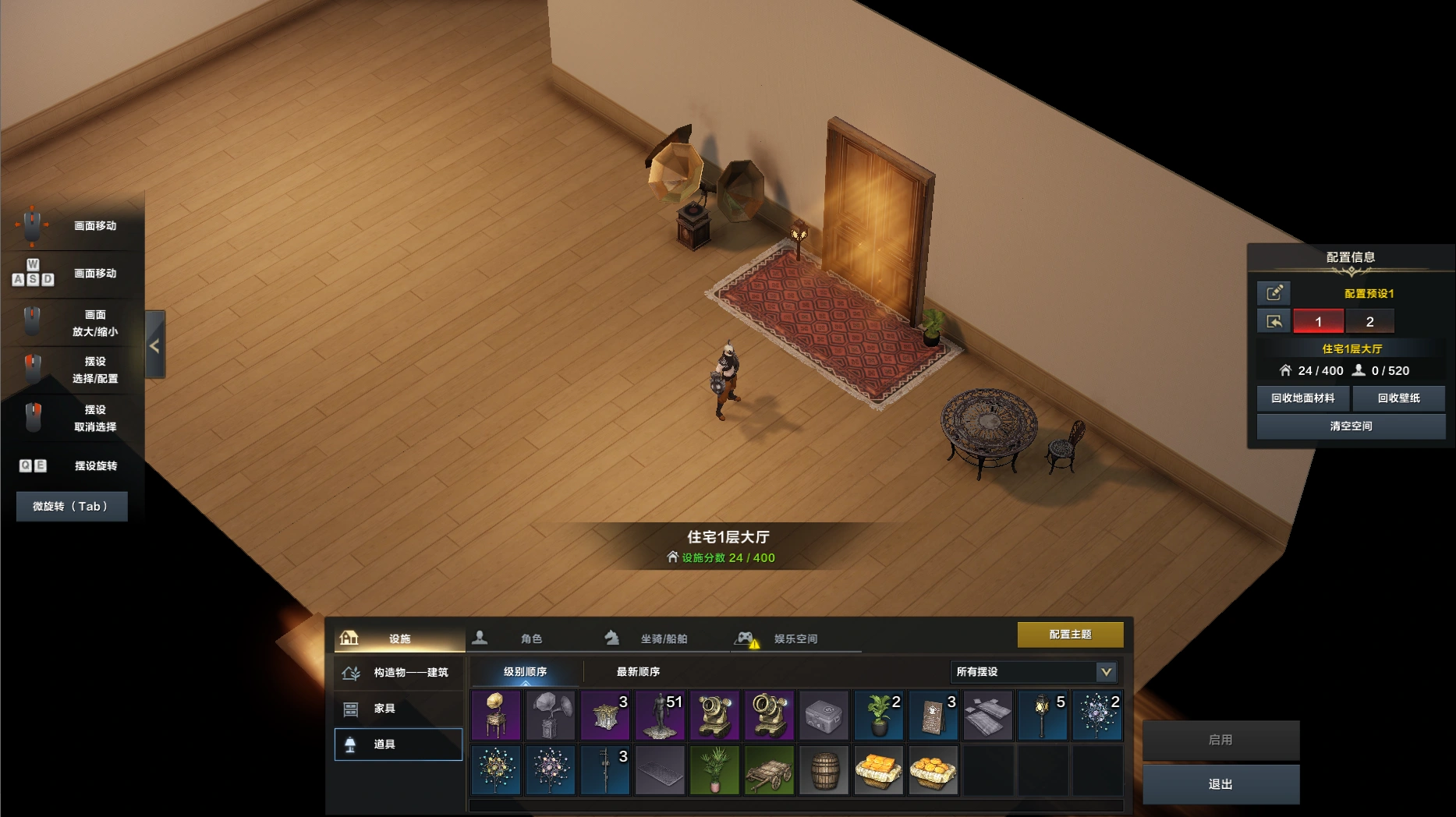Click 回收地面材料 button
1456x817 pixels.
[x=1303, y=398]
